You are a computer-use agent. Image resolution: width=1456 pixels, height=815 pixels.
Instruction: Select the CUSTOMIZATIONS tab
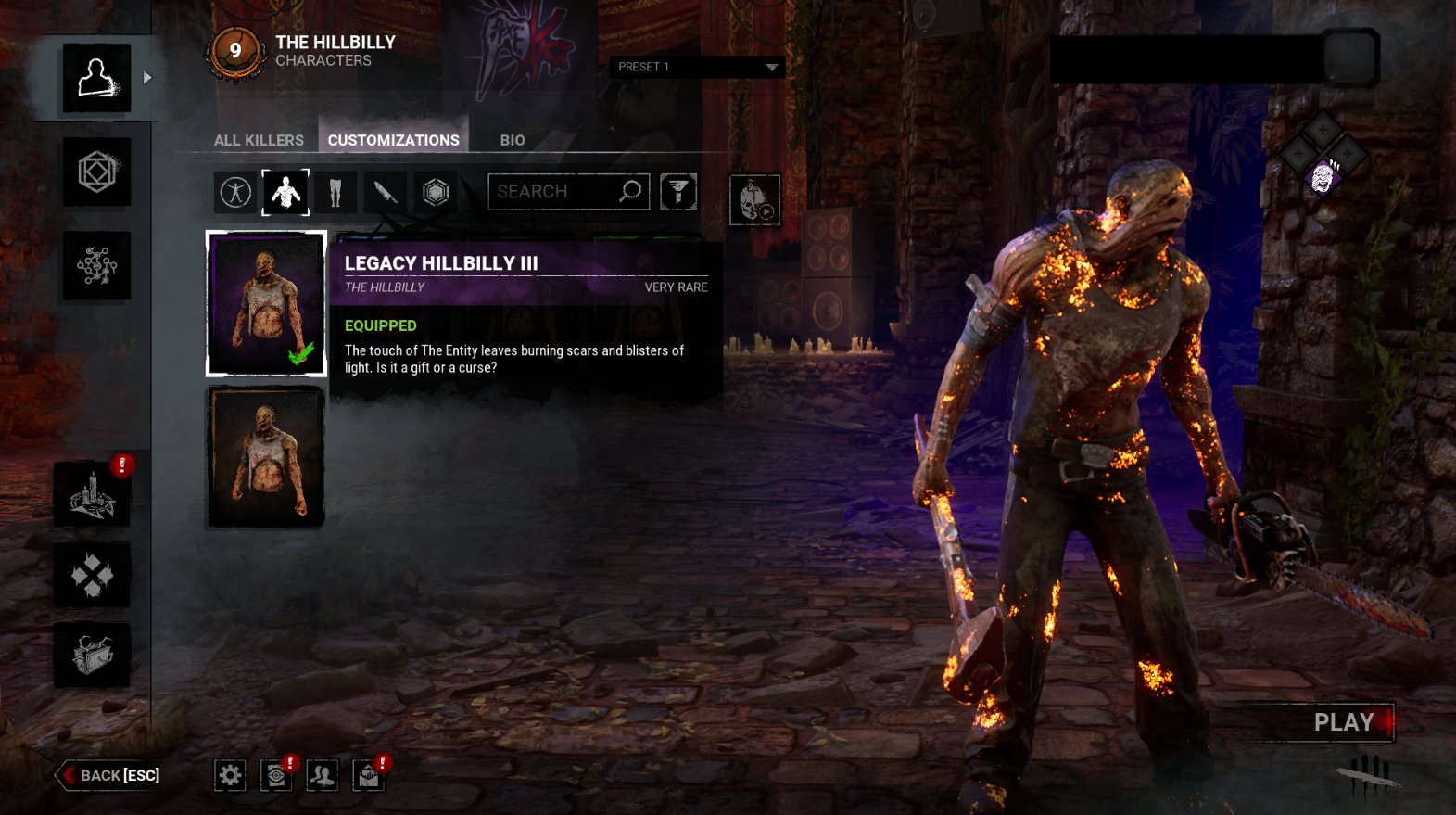tap(393, 140)
